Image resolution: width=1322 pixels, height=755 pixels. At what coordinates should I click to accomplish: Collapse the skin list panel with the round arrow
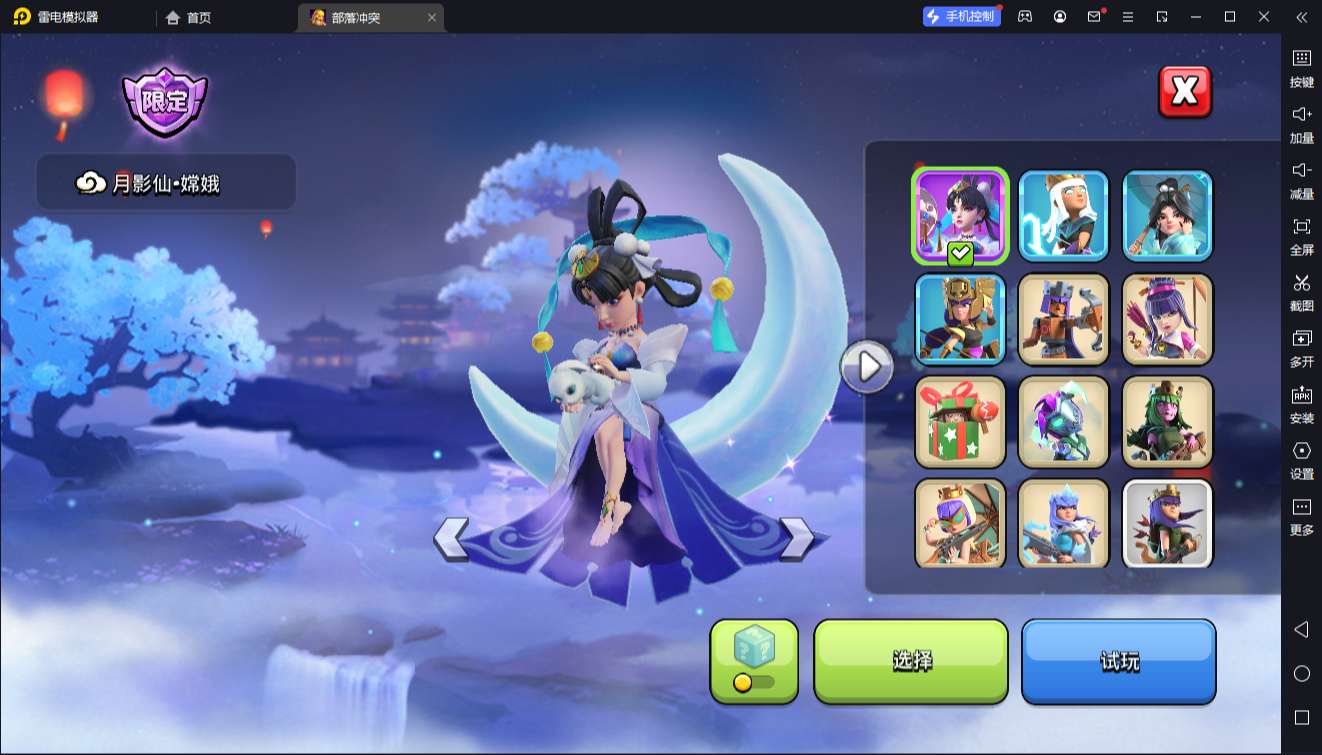[866, 368]
